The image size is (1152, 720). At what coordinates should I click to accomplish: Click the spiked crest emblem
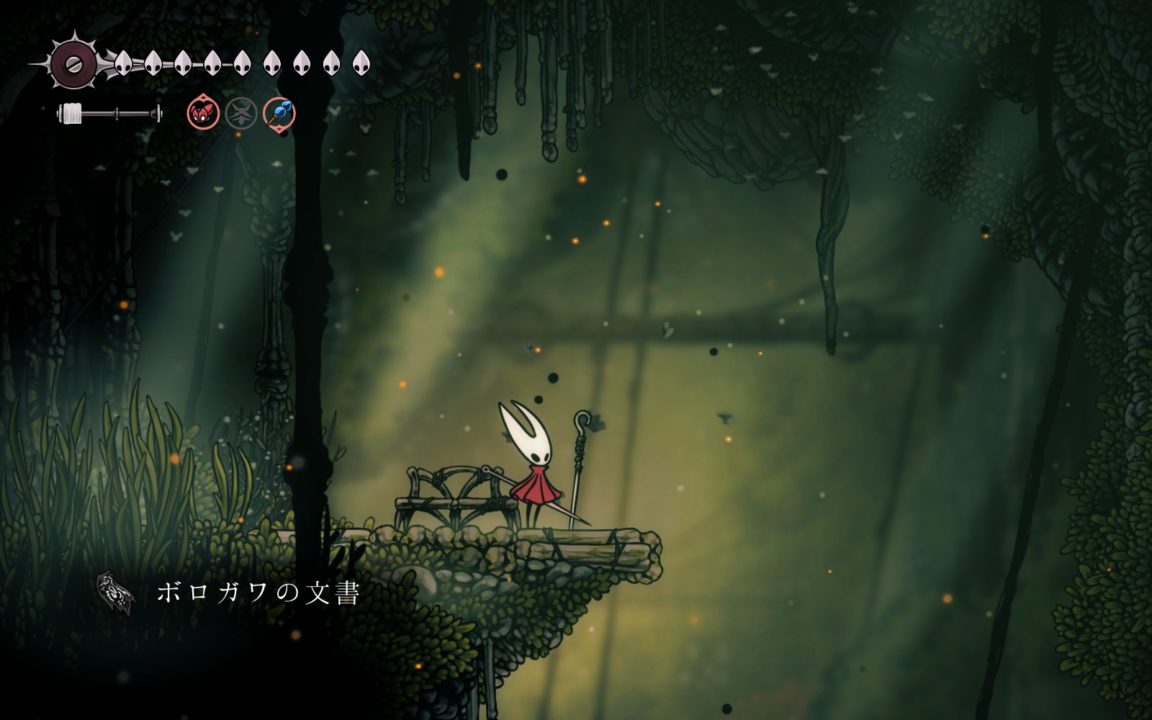tap(73, 63)
